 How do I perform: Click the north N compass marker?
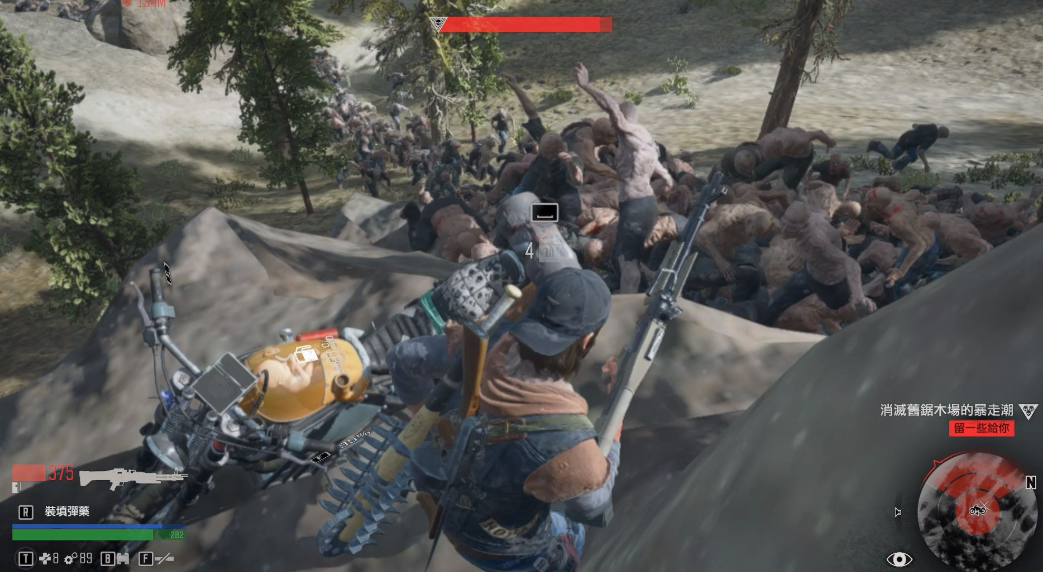click(1030, 482)
